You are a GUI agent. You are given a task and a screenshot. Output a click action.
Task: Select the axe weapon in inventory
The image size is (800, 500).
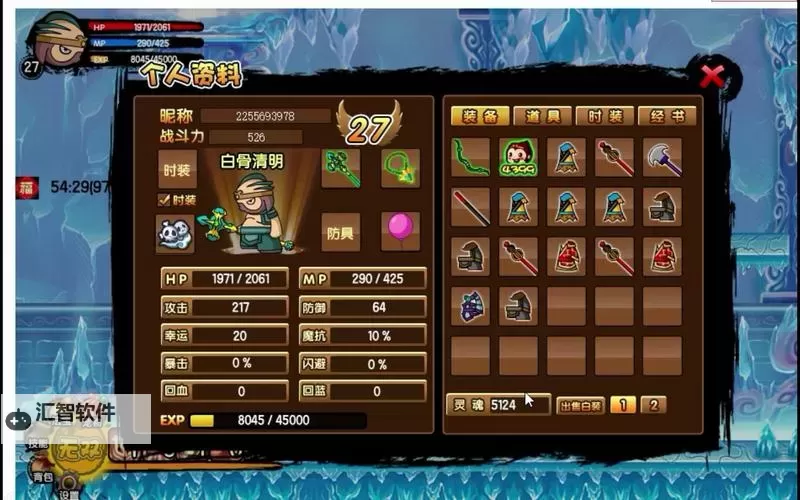[x=662, y=158]
